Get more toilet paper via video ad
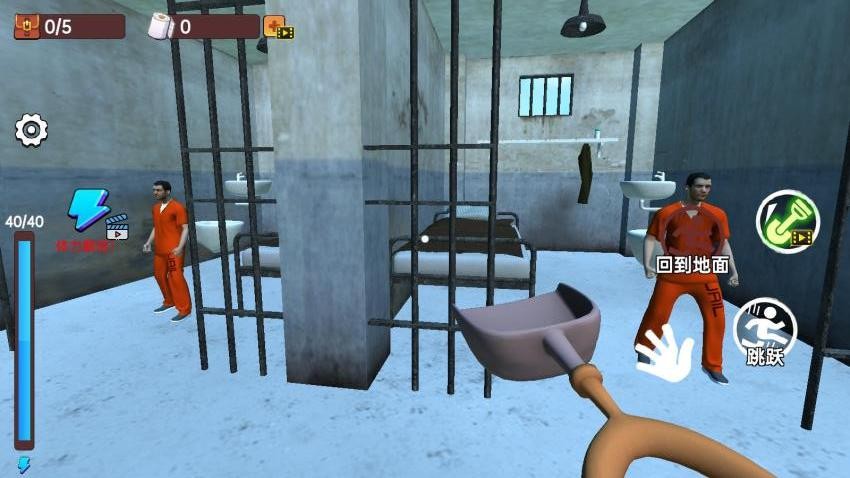 pos(277,27)
